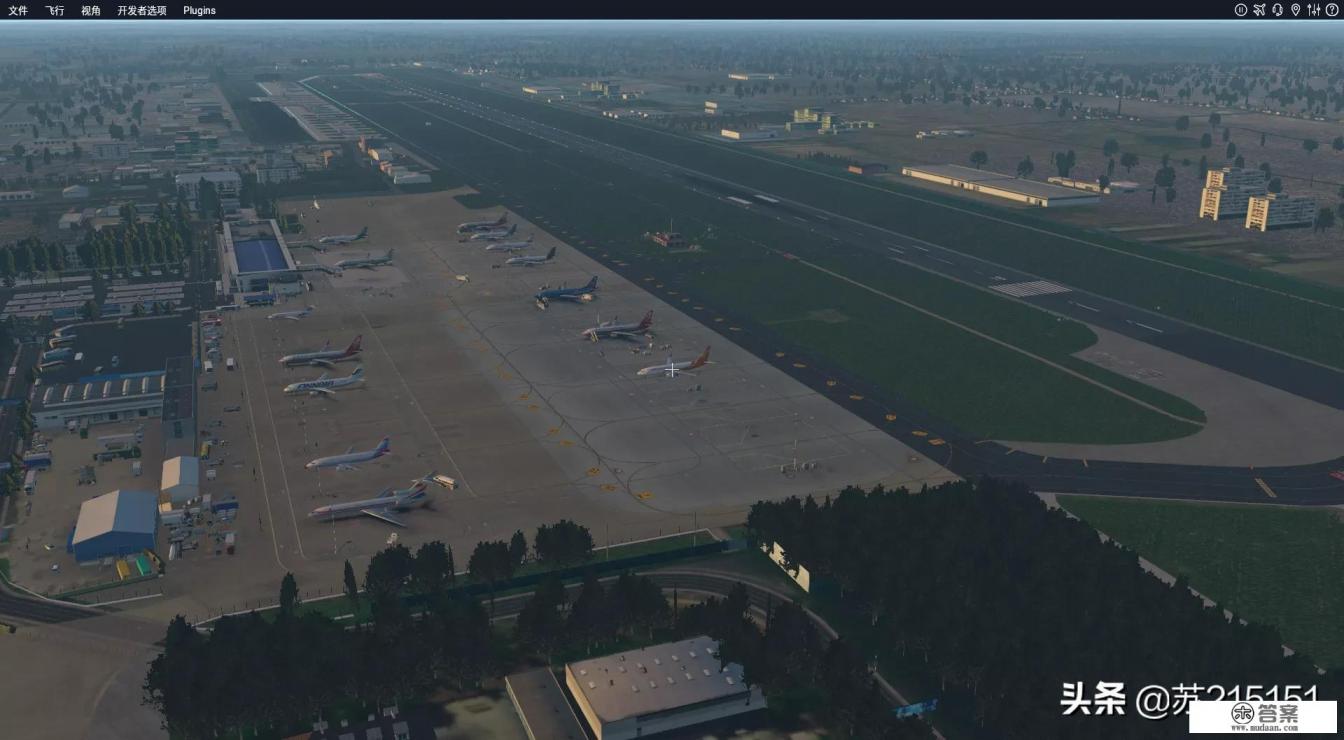Screen dimensions: 1344x740
Task: Pause the simulation with the pause icon
Action: tap(1241, 10)
